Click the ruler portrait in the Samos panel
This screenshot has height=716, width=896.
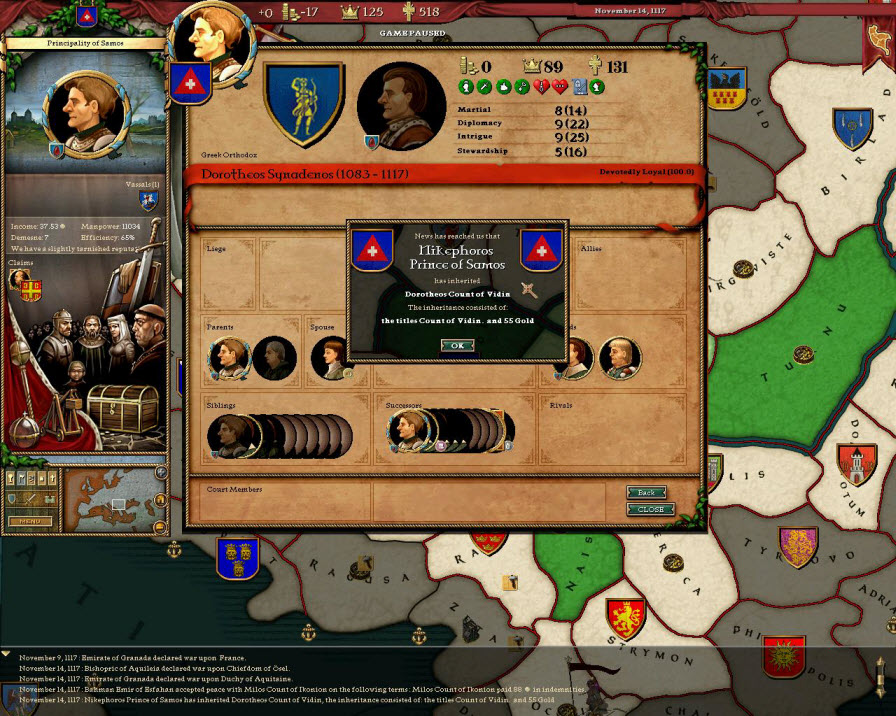pyautogui.click(x=85, y=113)
